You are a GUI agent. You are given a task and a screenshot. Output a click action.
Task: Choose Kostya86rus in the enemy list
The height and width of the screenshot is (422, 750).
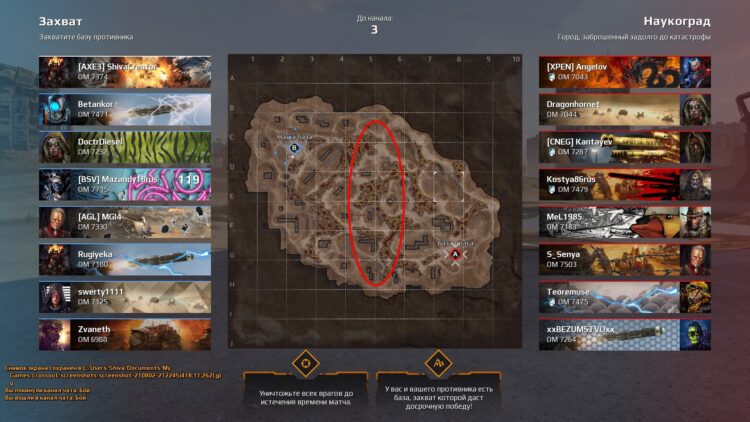click(x=625, y=184)
